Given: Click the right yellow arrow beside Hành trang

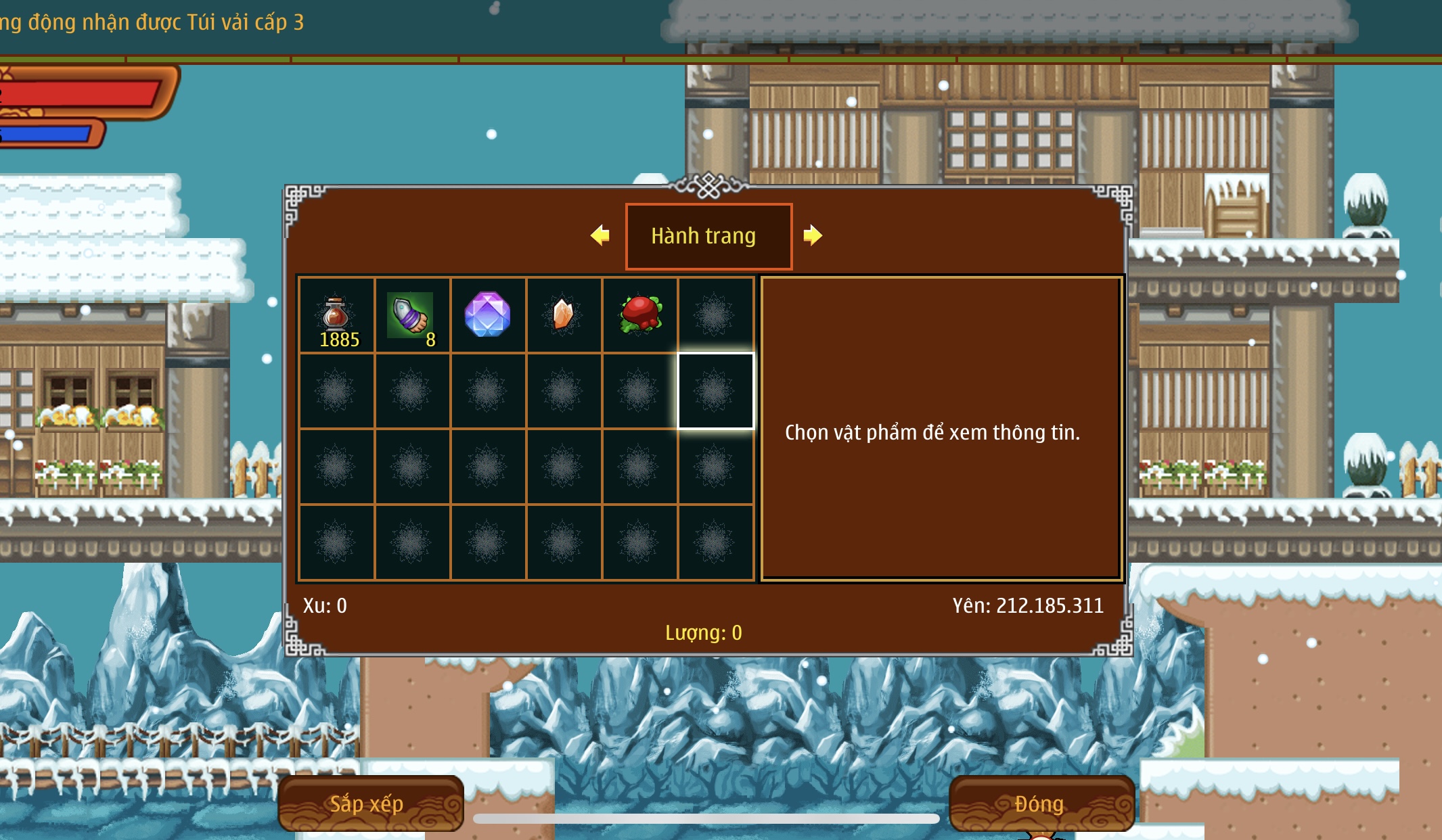Looking at the screenshot, I should (x=812, y=235).
